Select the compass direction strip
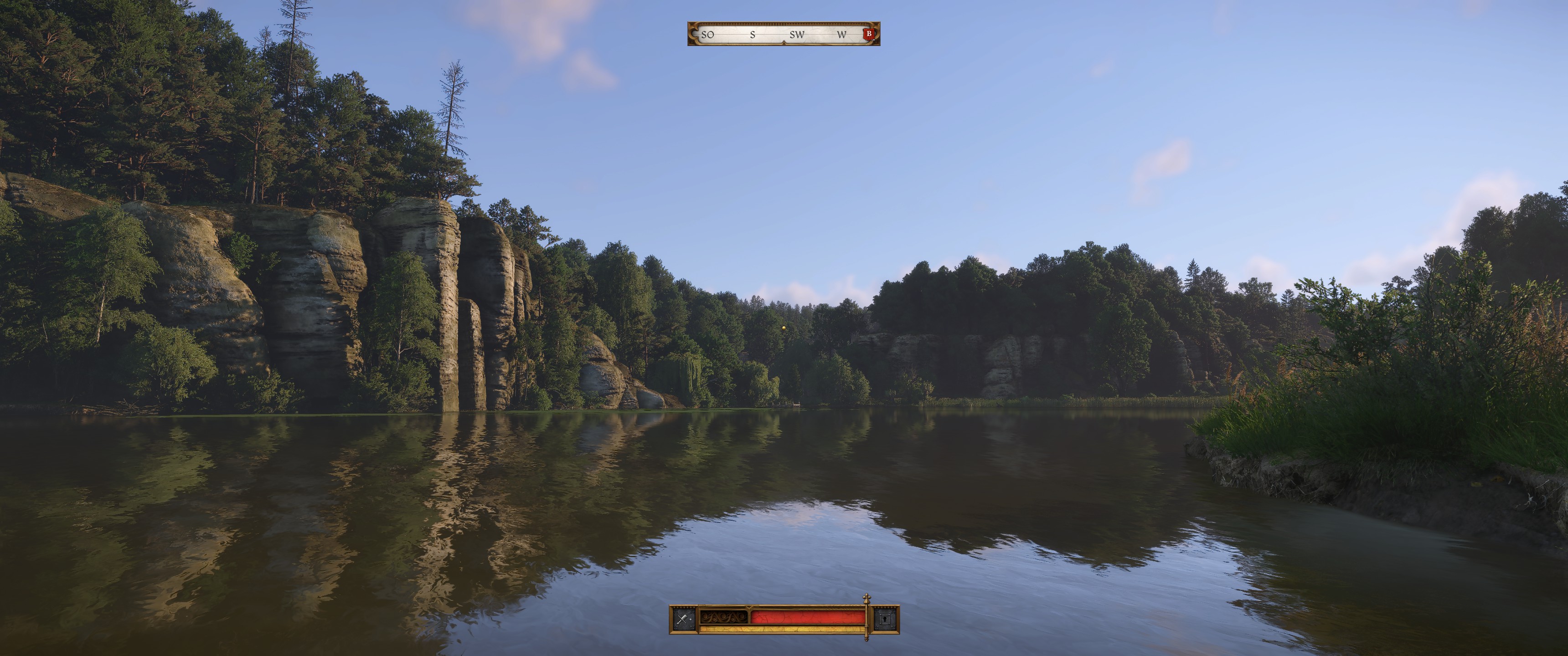1568x656 pixels. pos(783,34)
